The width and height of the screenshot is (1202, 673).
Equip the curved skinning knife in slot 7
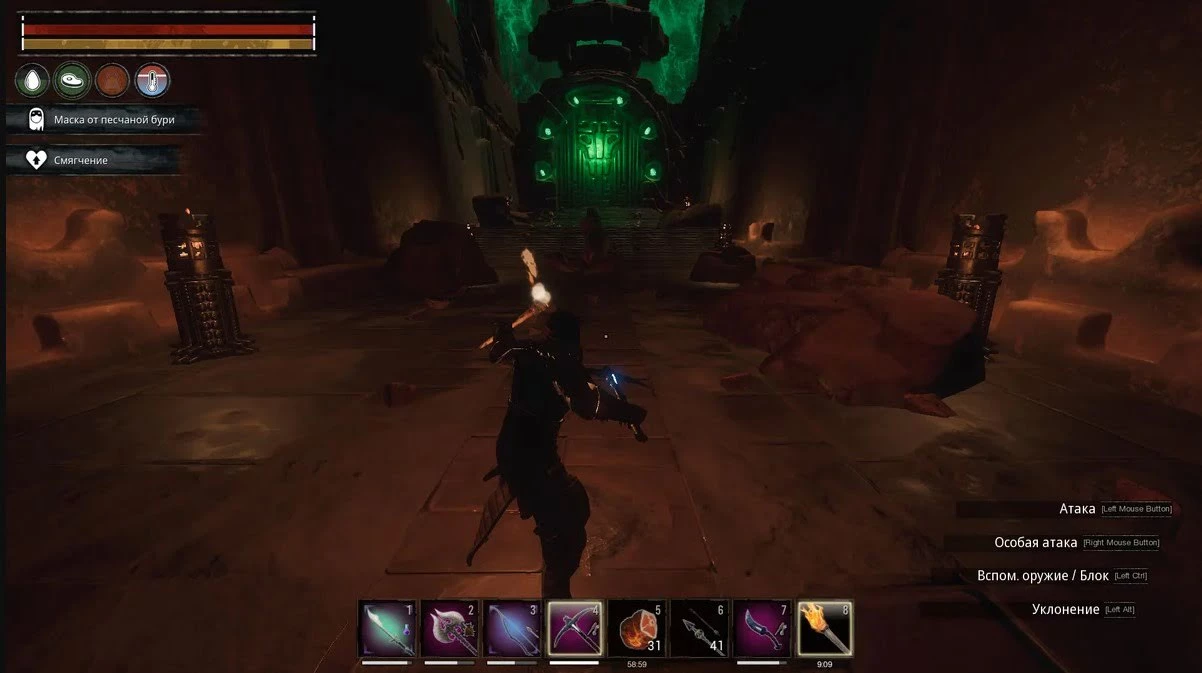click(762, 628)
